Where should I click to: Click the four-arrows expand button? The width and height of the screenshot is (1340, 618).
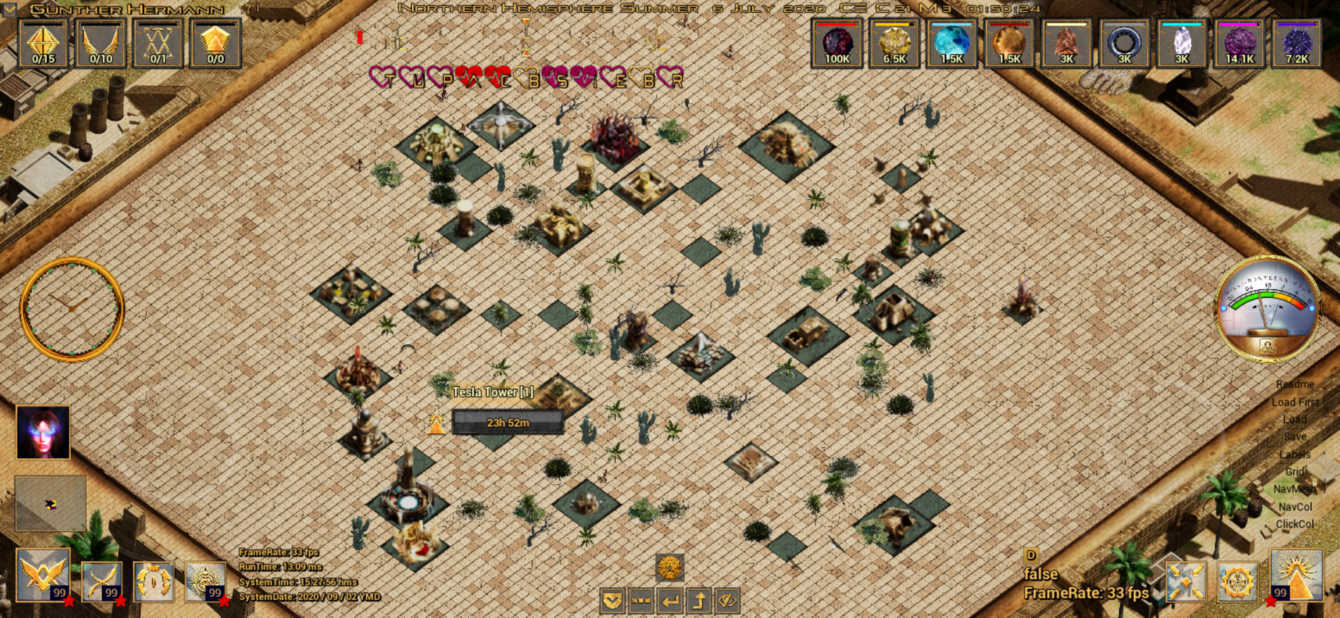pos(1186,581)
